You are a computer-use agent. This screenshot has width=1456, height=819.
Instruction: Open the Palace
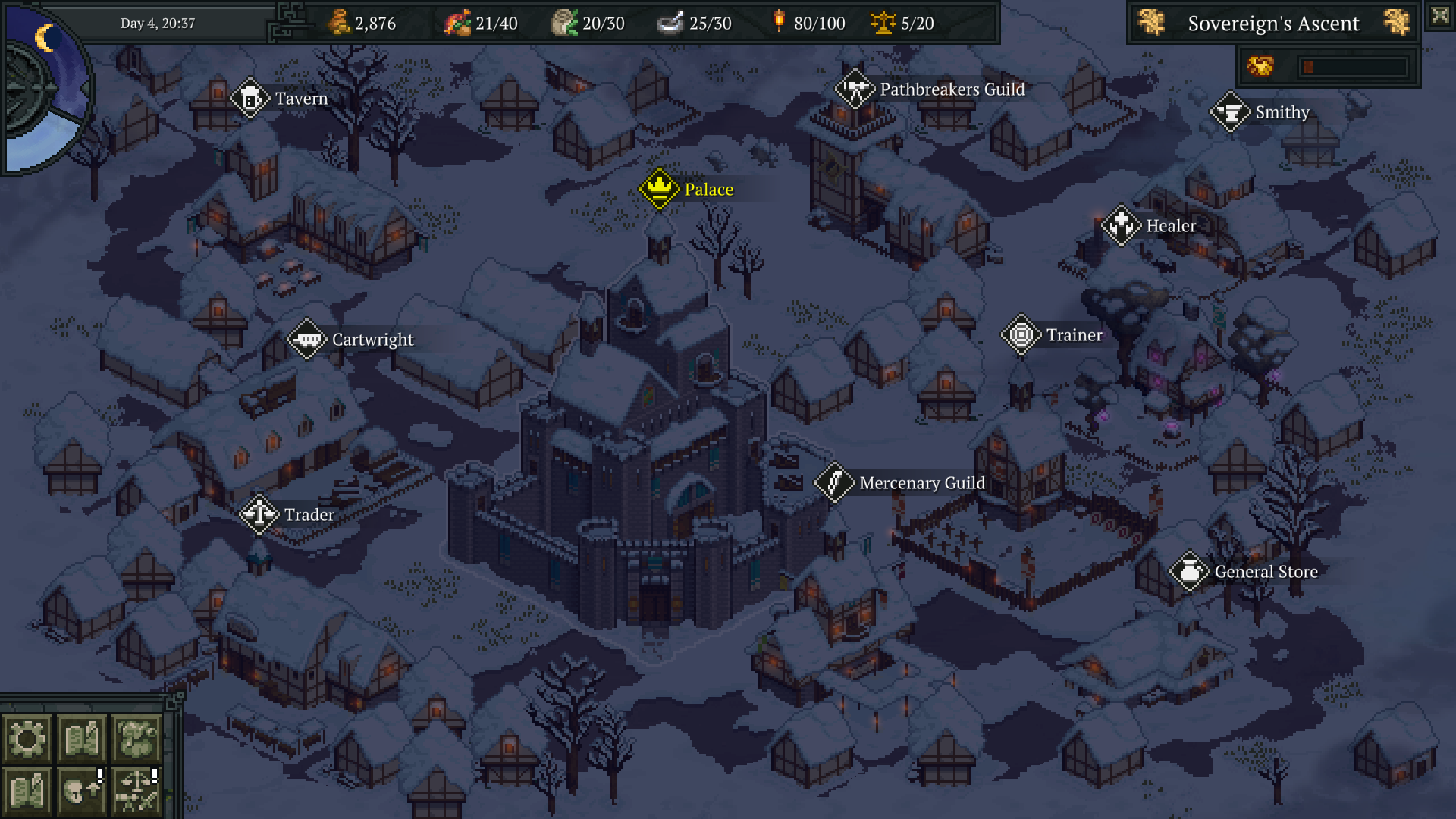pyautogui.click(x=660, y=189)
